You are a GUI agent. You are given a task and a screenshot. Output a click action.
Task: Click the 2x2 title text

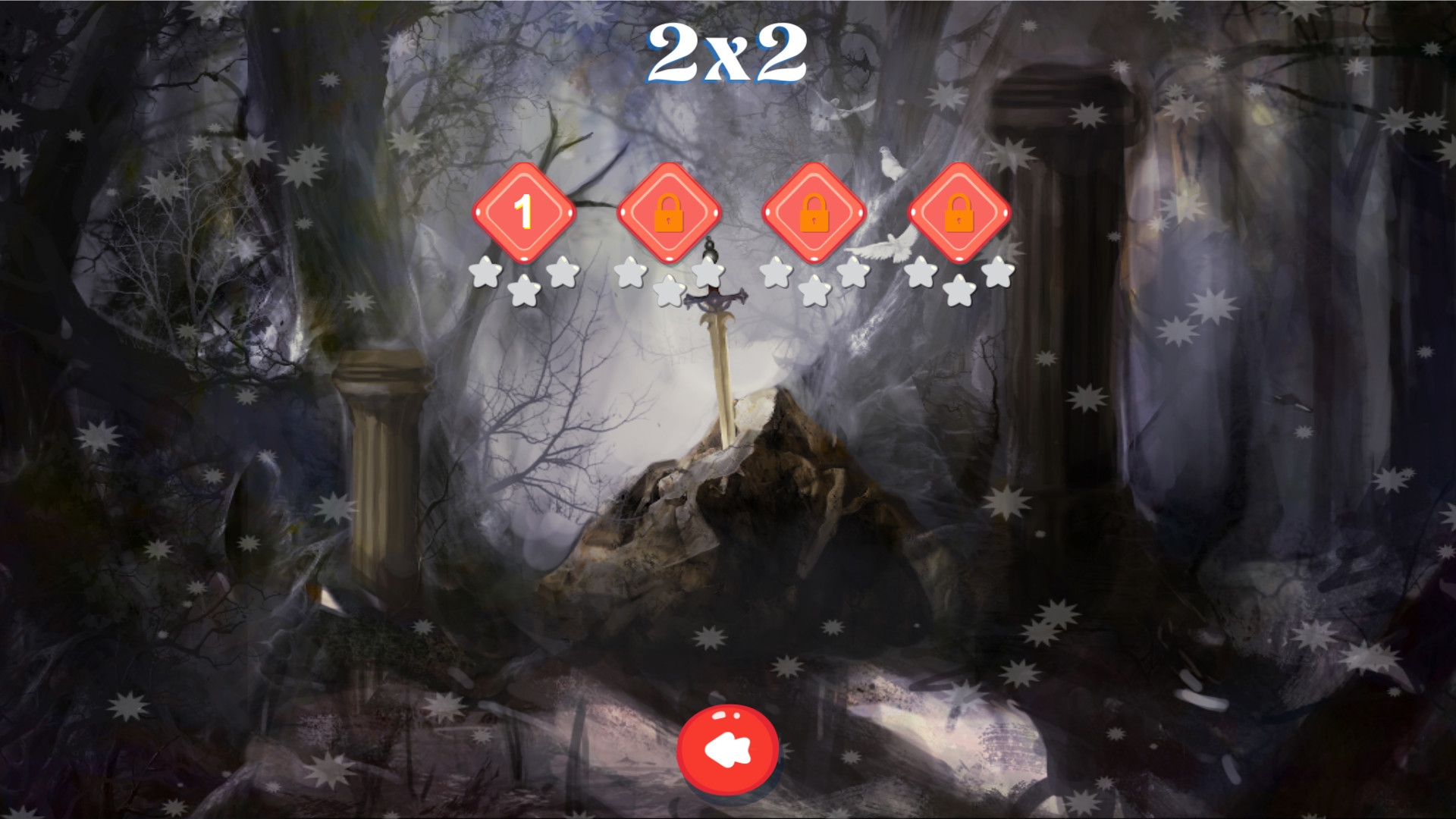point(726,53)
